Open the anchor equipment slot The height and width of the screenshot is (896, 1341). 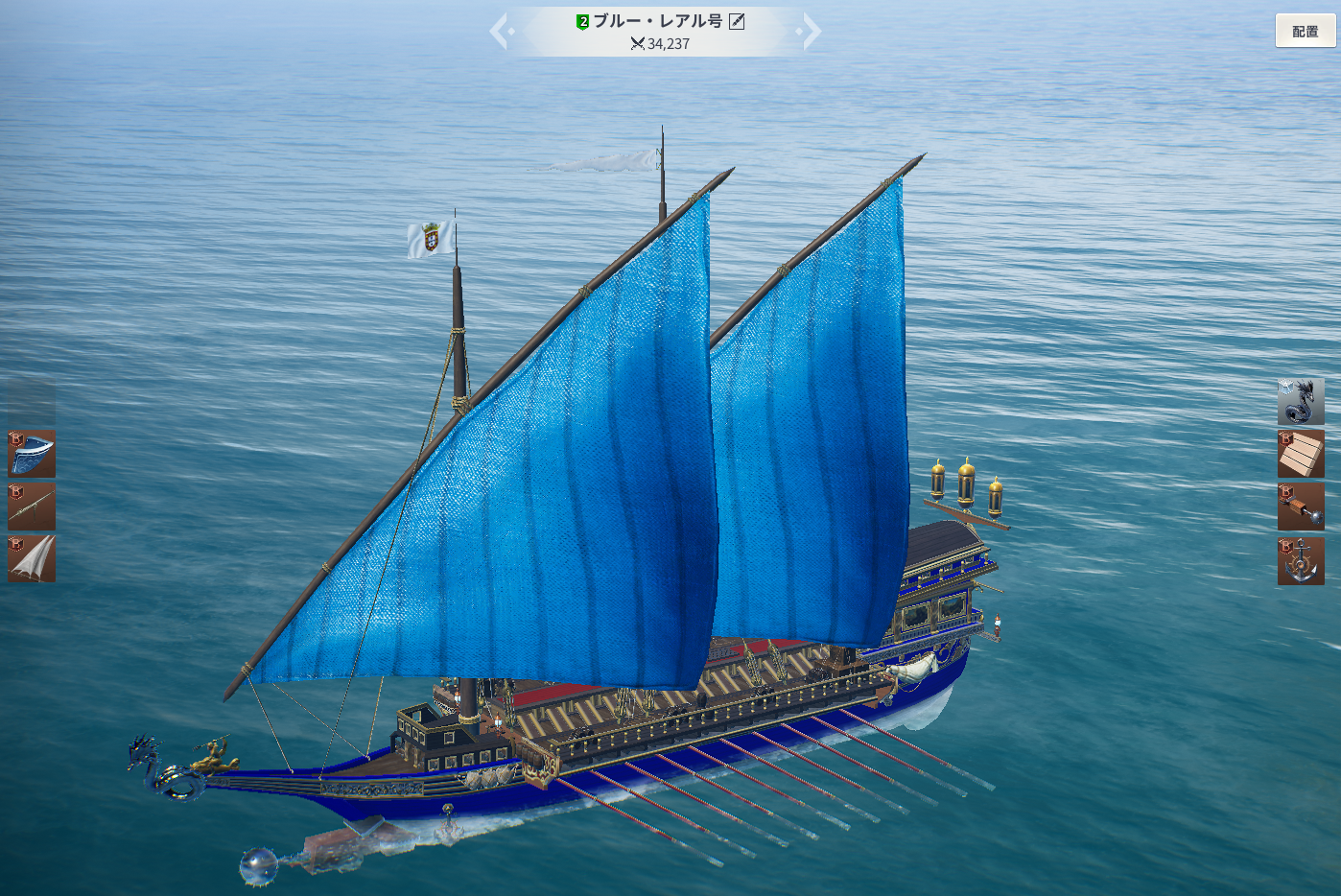pos(1301,560)
